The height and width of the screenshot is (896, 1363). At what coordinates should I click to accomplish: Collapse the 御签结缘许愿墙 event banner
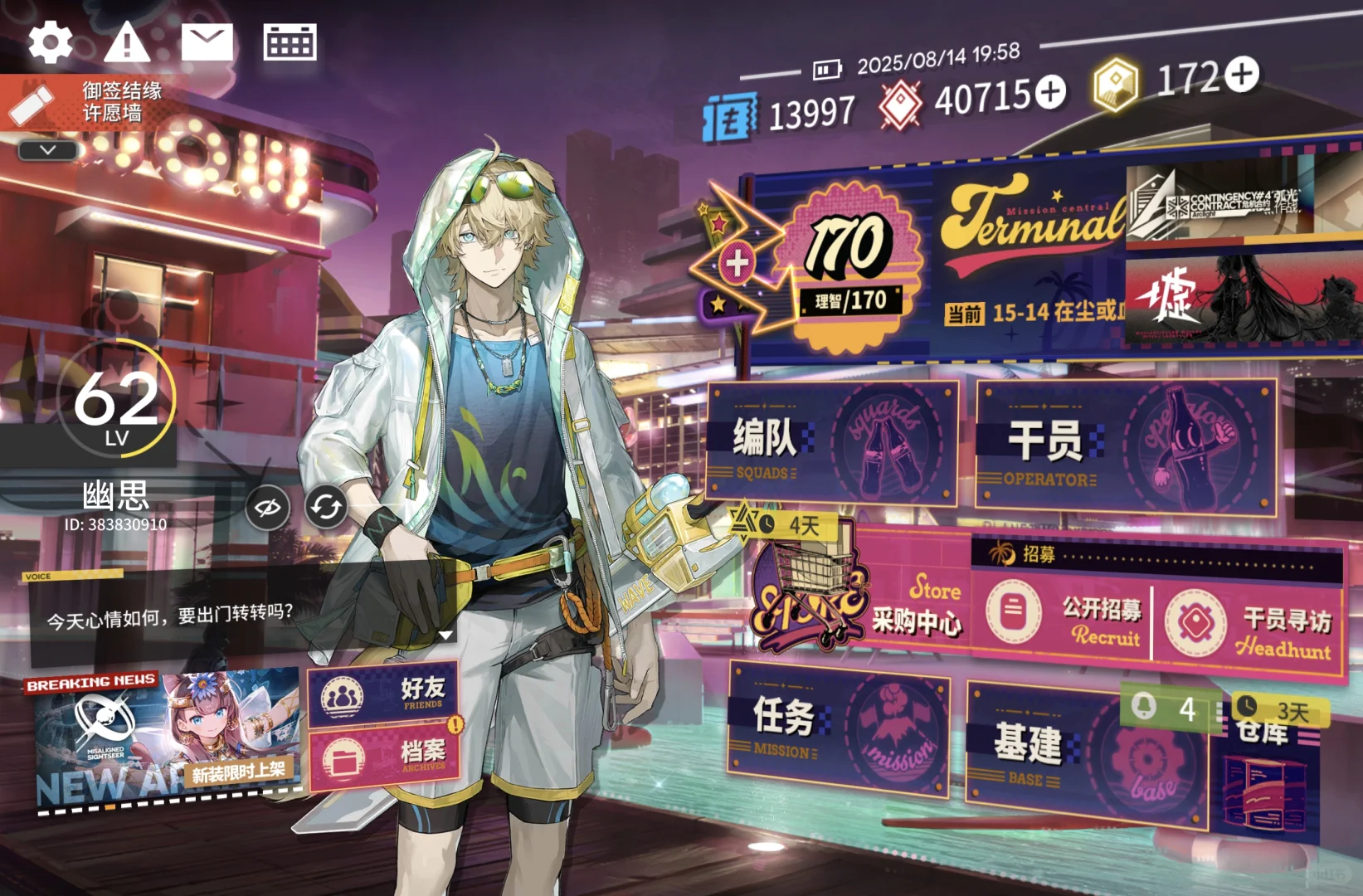[x=47, y=149]
